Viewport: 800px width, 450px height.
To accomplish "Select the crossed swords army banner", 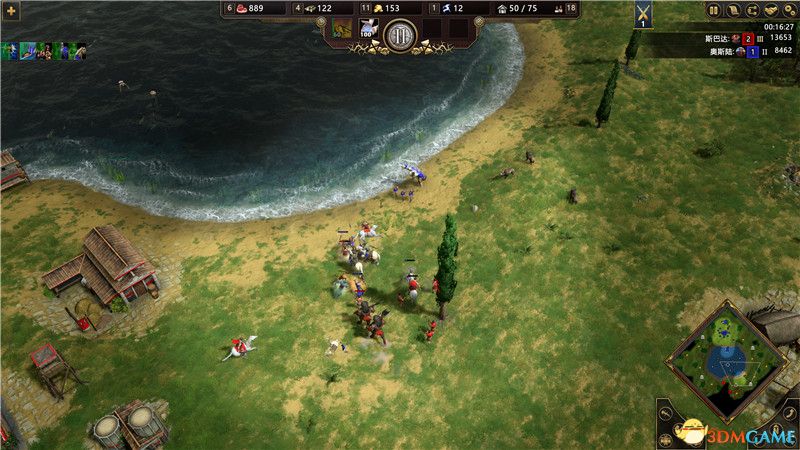I will (643, 12).
